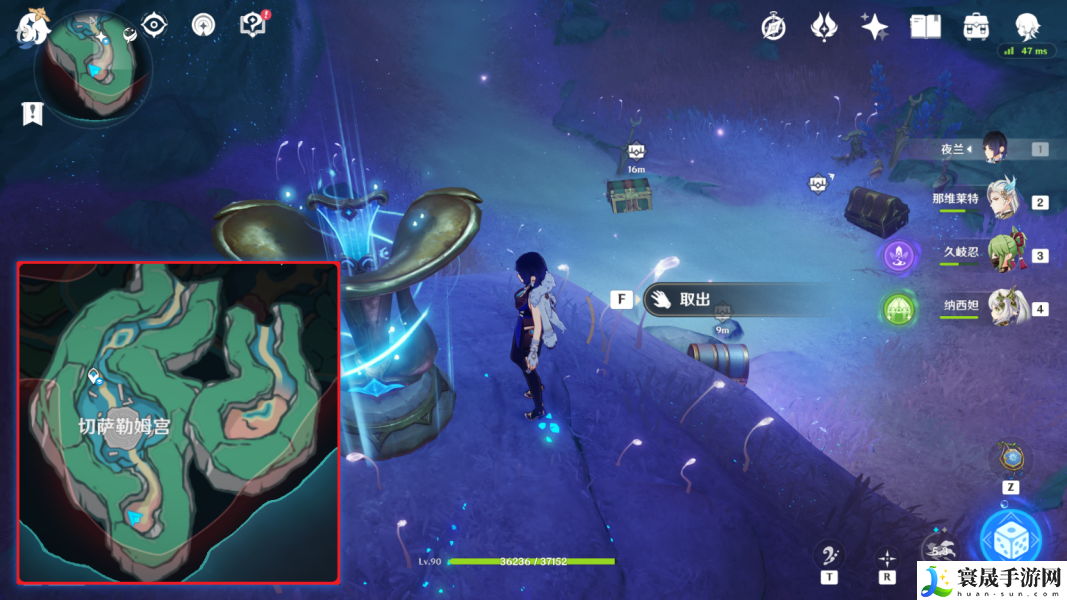Open the tutorial book icon with red alert
Viewport: 1067px width, 600px height.
253,25
